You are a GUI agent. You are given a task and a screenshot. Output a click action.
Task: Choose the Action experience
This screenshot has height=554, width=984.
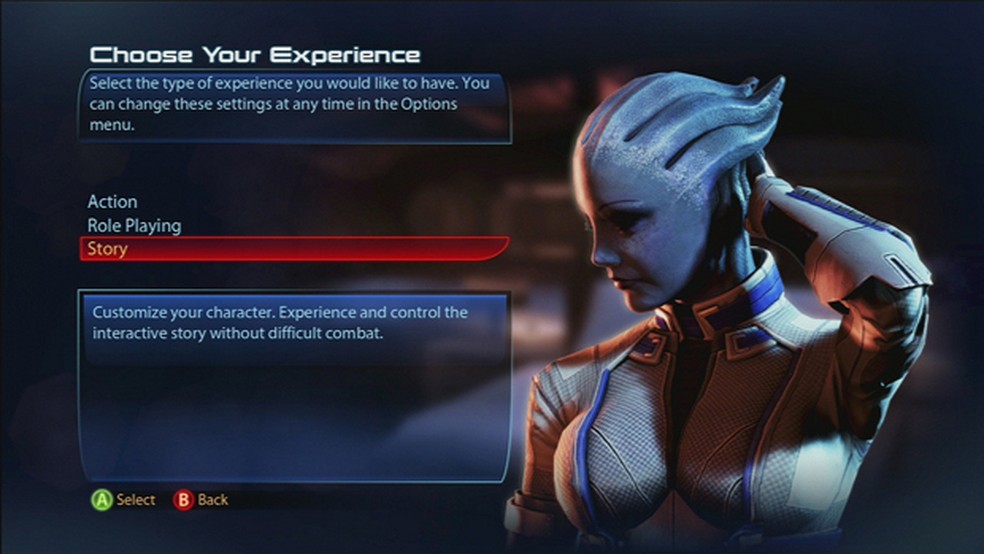(x=112, y=202)
